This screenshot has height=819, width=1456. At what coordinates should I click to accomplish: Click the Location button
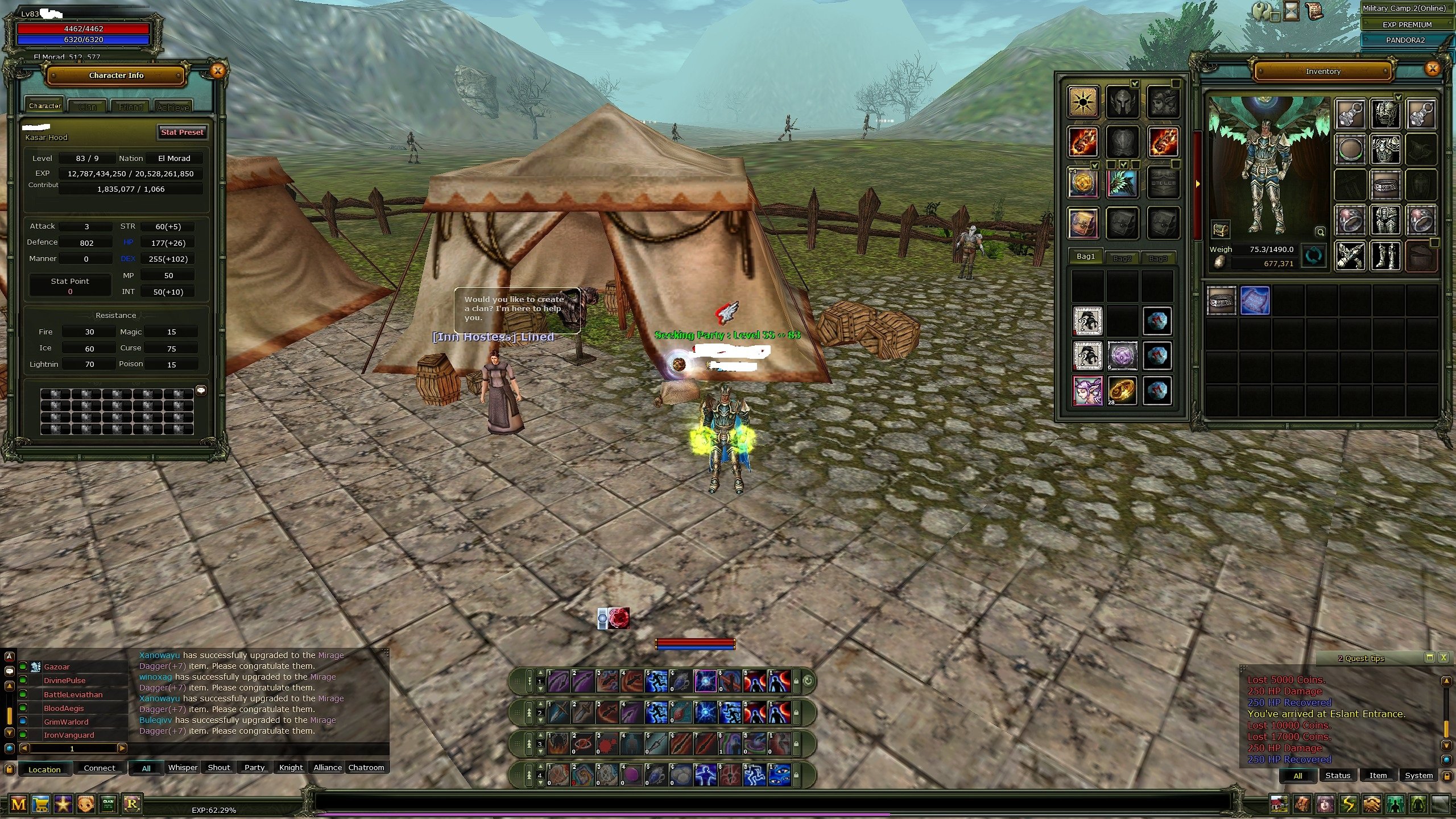[x=44, y=769]
